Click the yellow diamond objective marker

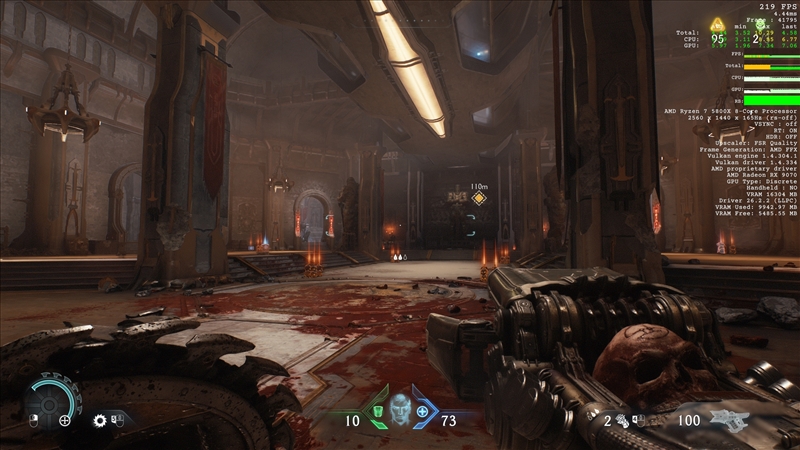[x=479, y=198]
